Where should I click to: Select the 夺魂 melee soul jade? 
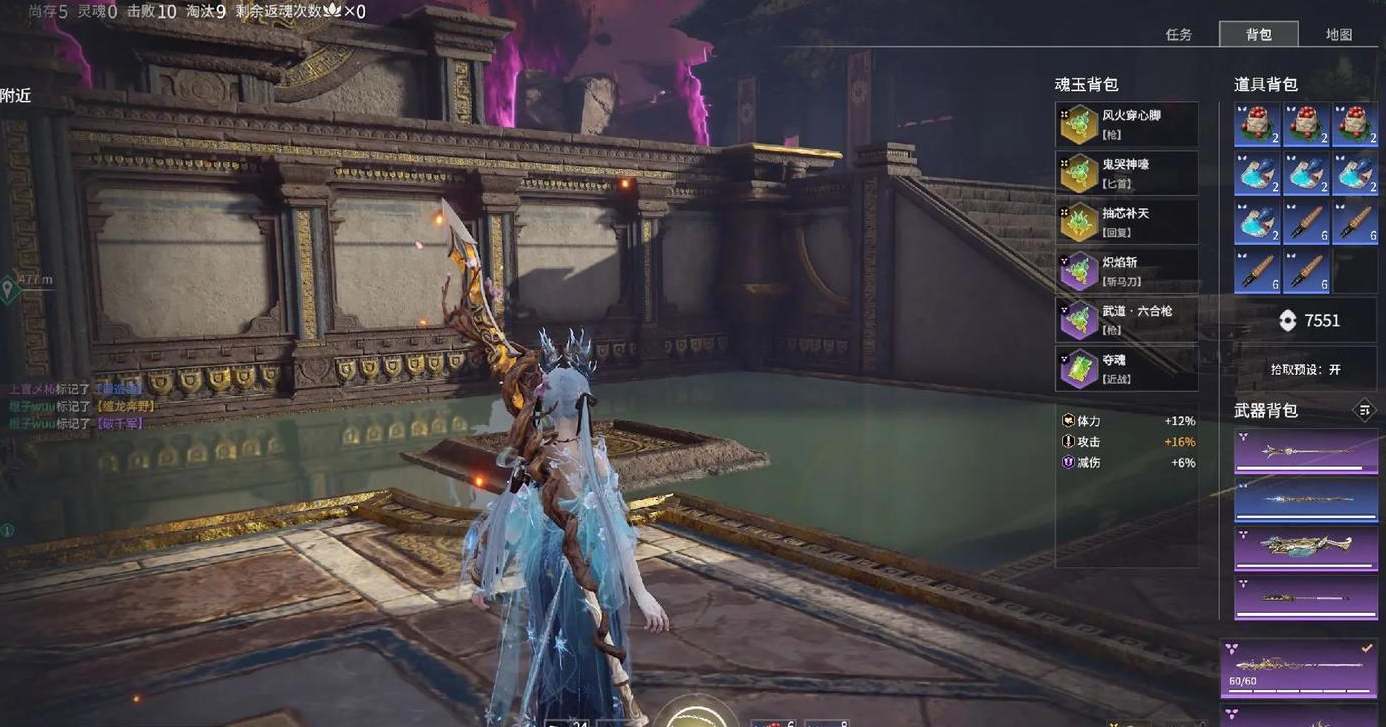[1127, 369]
